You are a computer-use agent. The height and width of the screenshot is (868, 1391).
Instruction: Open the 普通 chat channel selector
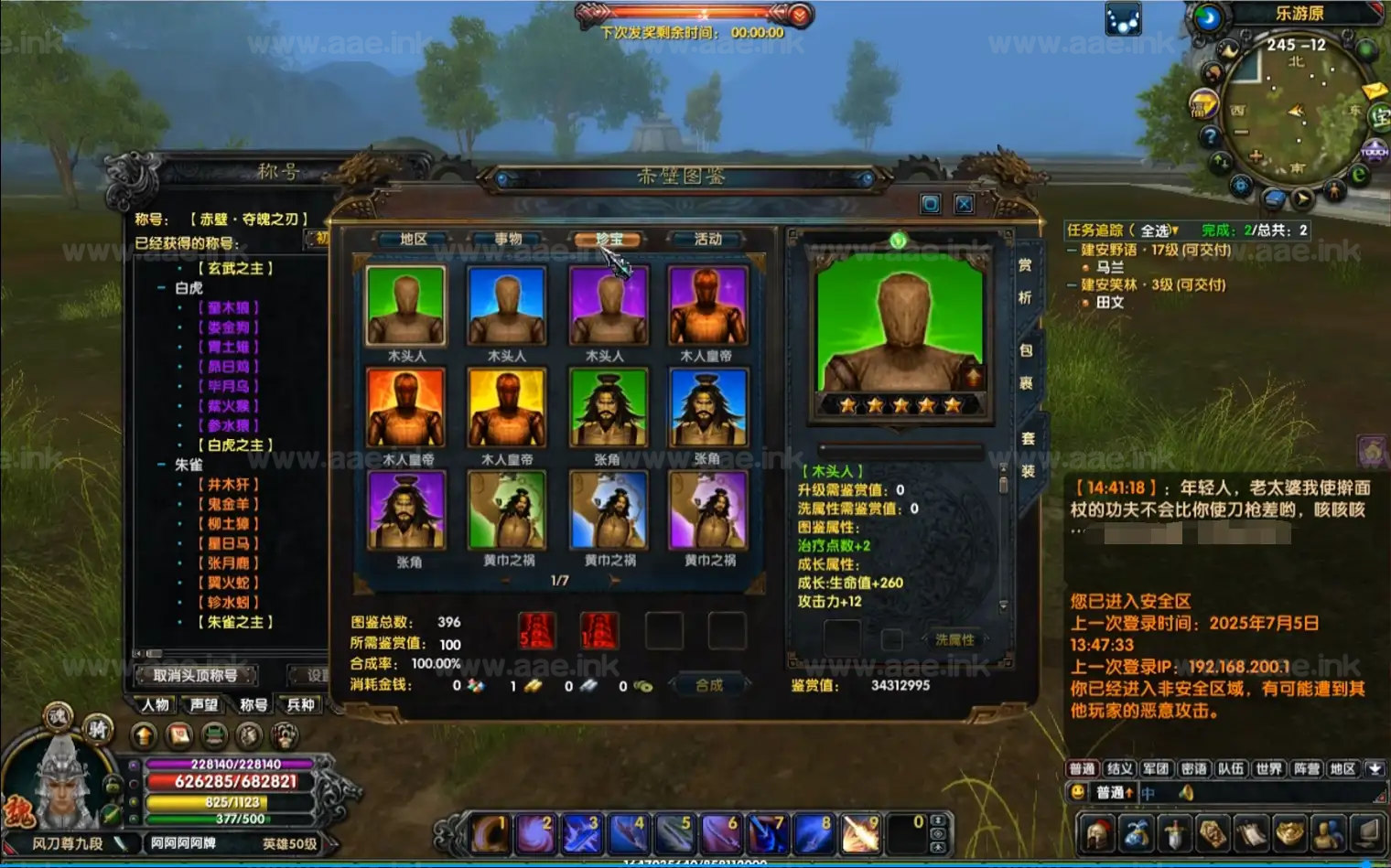1113,792
